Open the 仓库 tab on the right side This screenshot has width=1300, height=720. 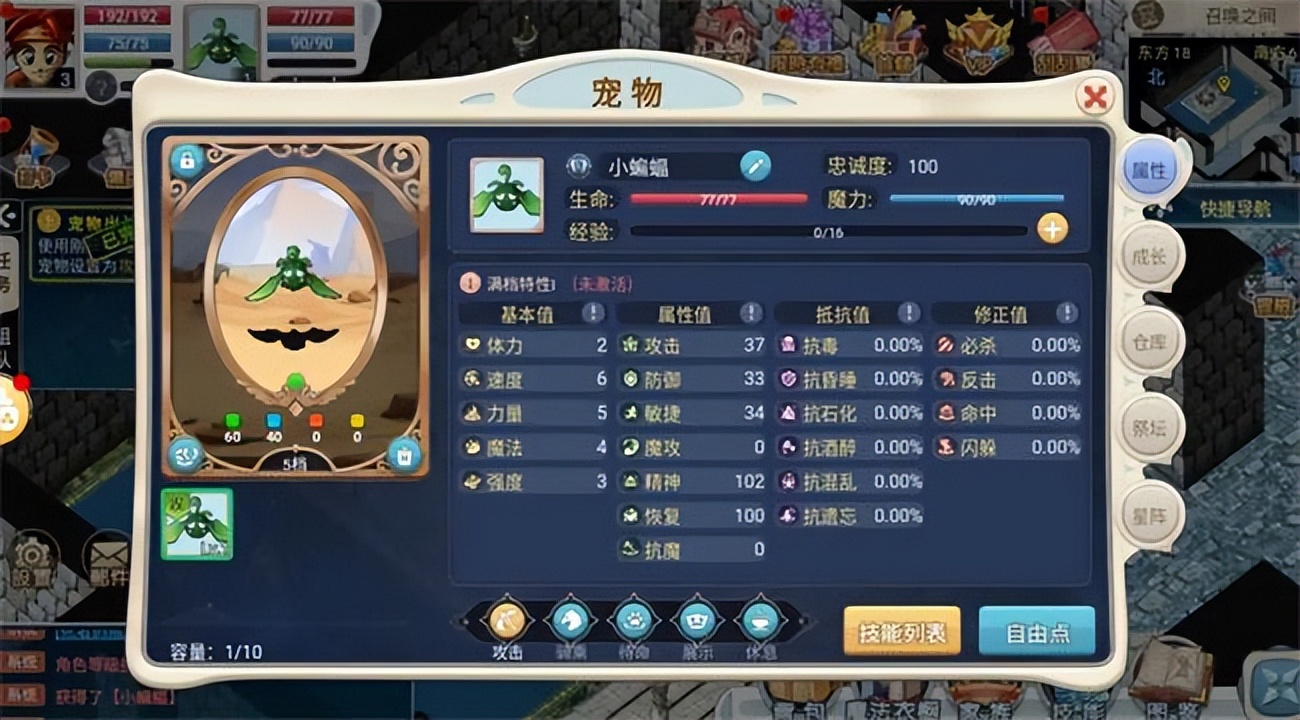click(1148, 342)
